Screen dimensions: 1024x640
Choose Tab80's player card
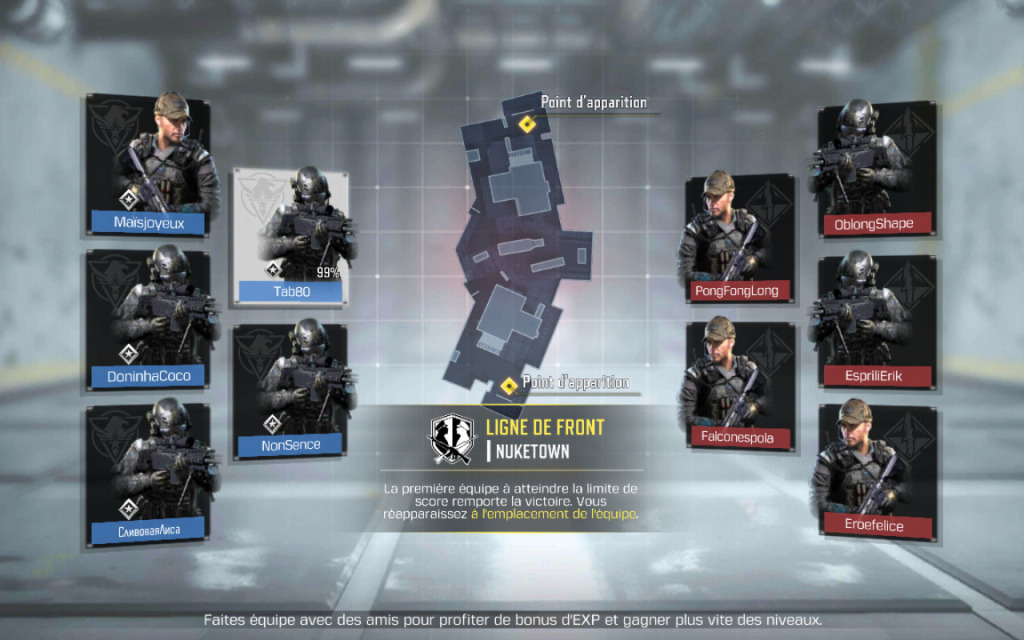coord(291,236)
